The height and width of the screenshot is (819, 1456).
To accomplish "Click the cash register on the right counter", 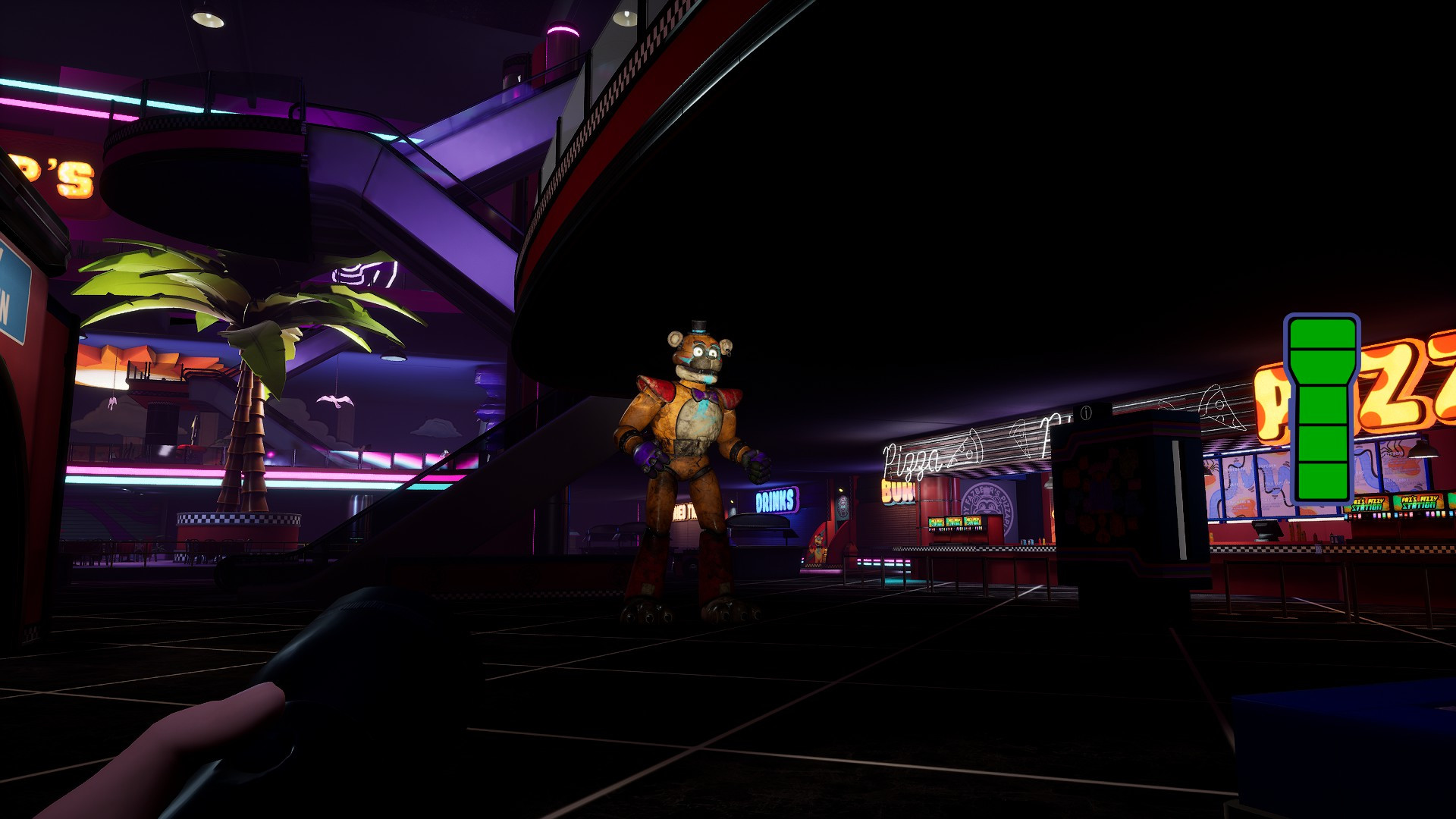I will (1265, 531).
